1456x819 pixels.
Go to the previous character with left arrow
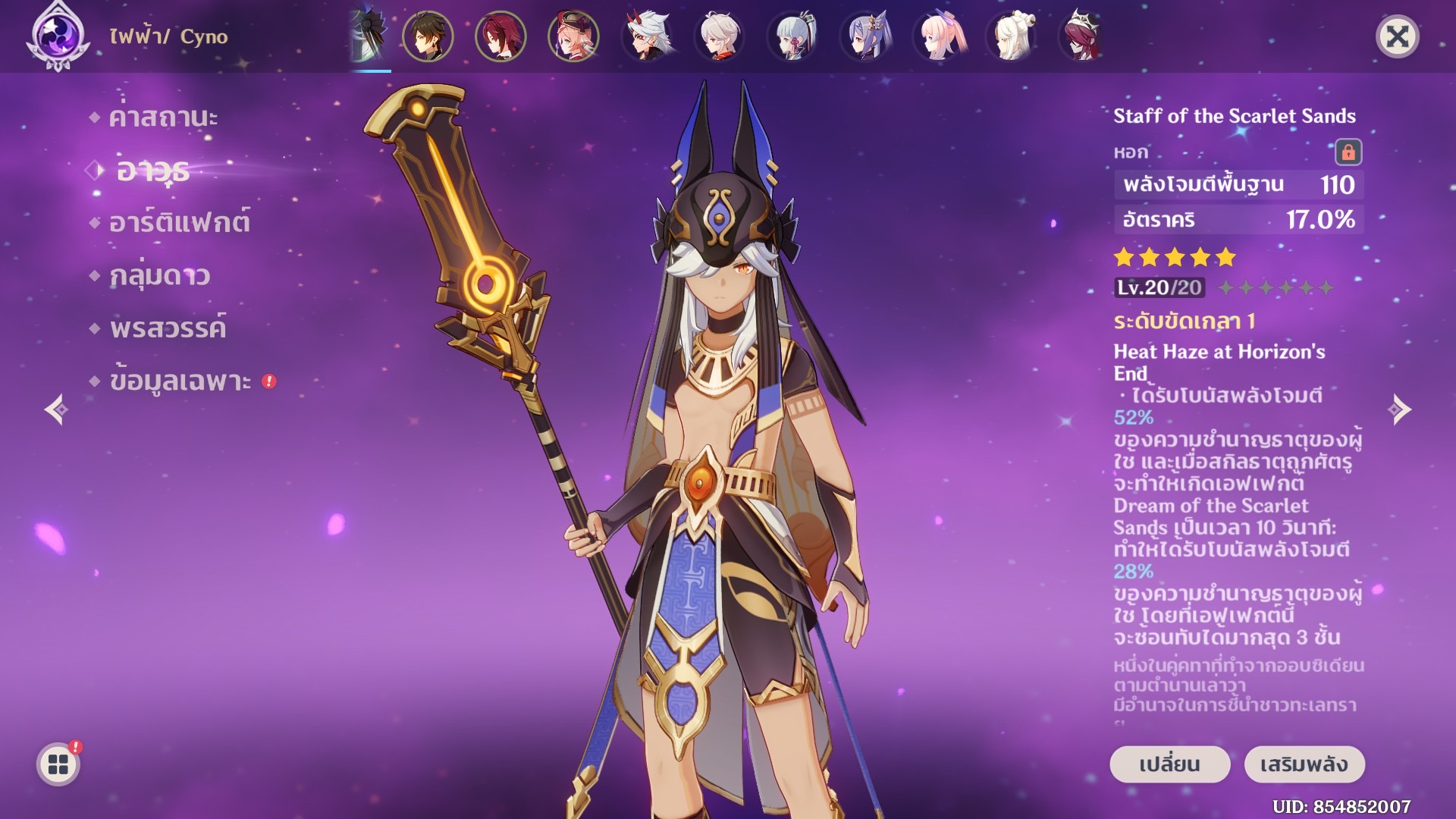56,409
